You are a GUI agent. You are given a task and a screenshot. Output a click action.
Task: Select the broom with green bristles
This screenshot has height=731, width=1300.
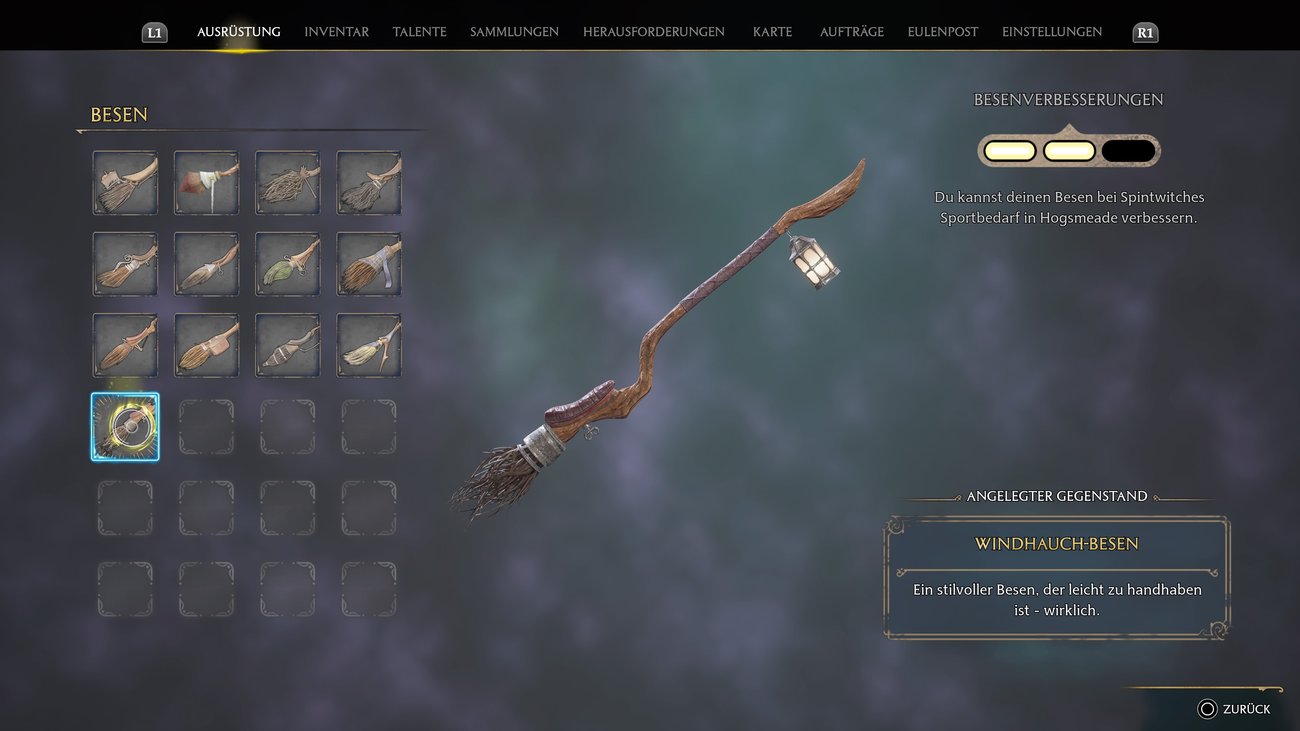(288, 265)
